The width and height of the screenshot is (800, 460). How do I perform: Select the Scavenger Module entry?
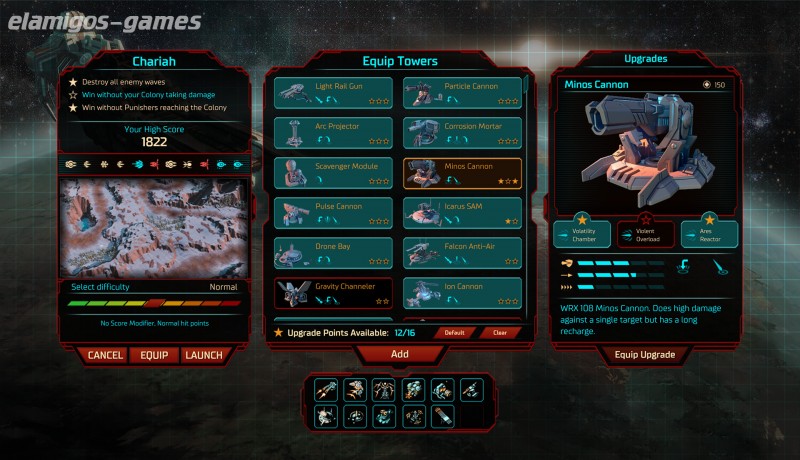pos(332,173)
